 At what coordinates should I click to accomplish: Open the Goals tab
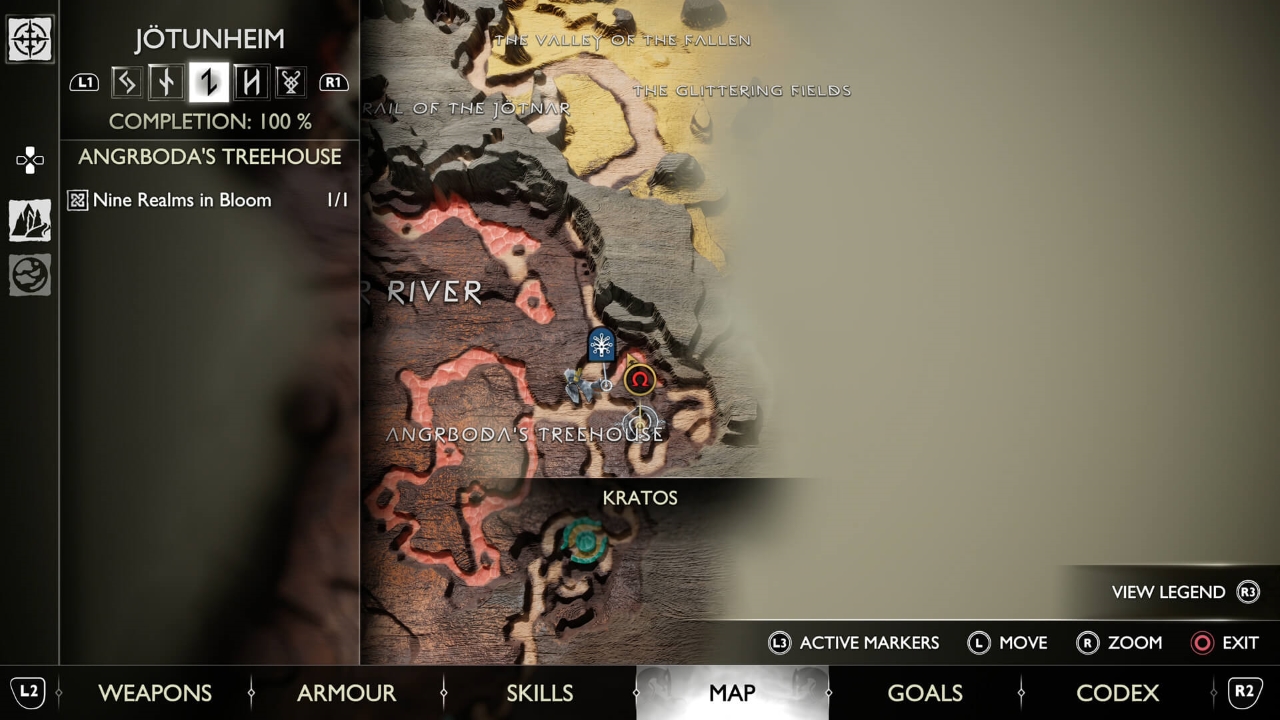[925, 693]
